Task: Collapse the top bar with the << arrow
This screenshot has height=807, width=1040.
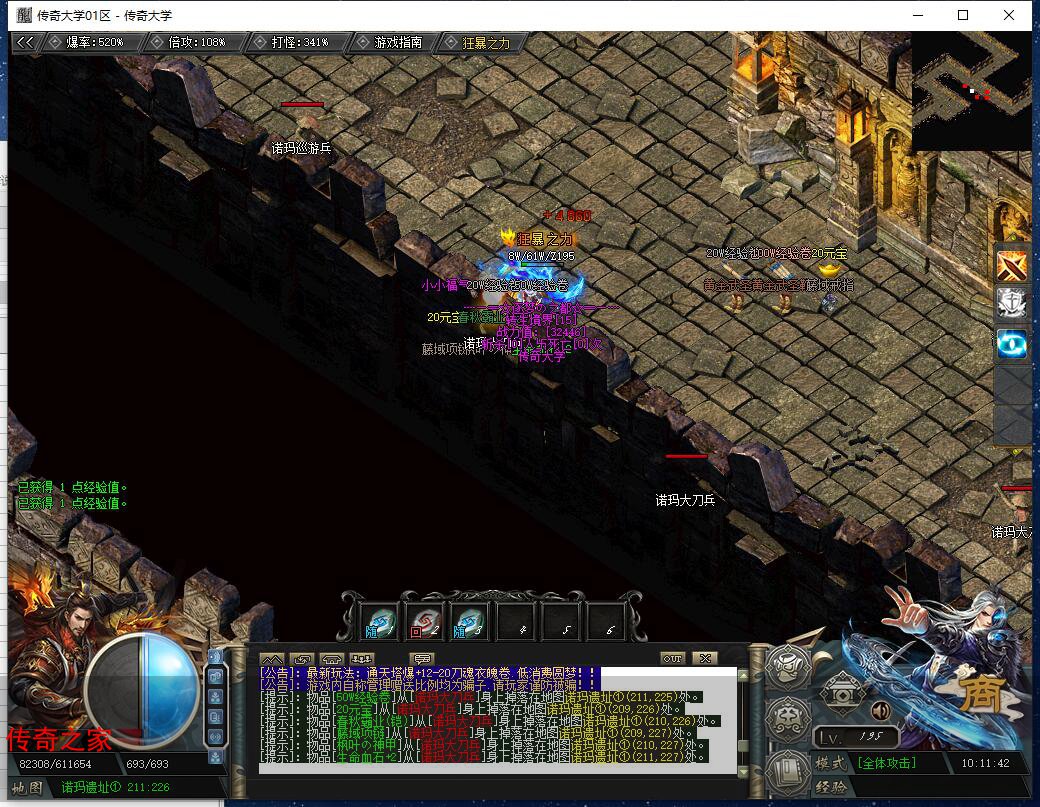Action: [x=26, y=42]
